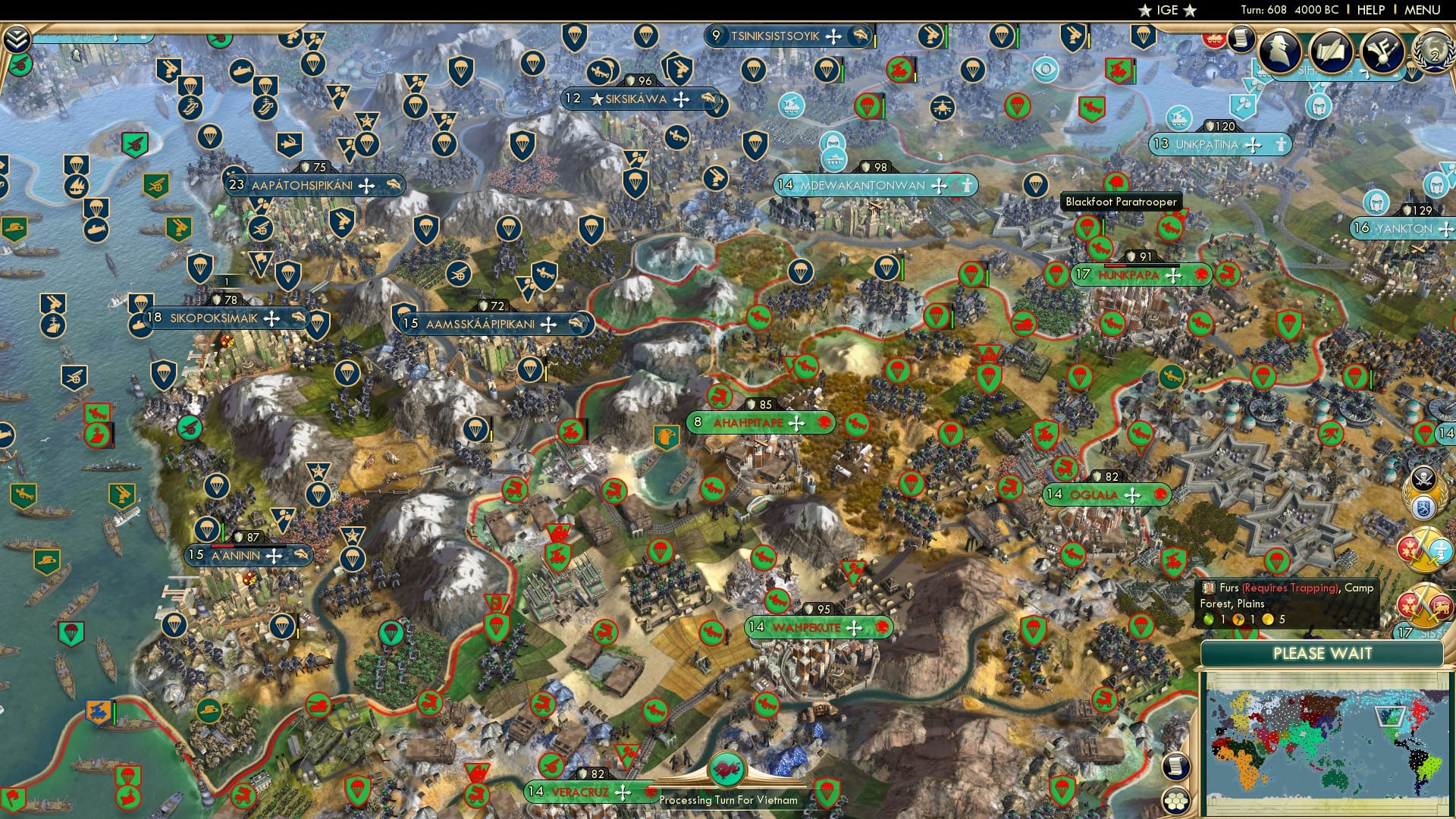This screenshot has width=1456, height=819.
Task: Open MENU from the top bar
Action: 1423,9
